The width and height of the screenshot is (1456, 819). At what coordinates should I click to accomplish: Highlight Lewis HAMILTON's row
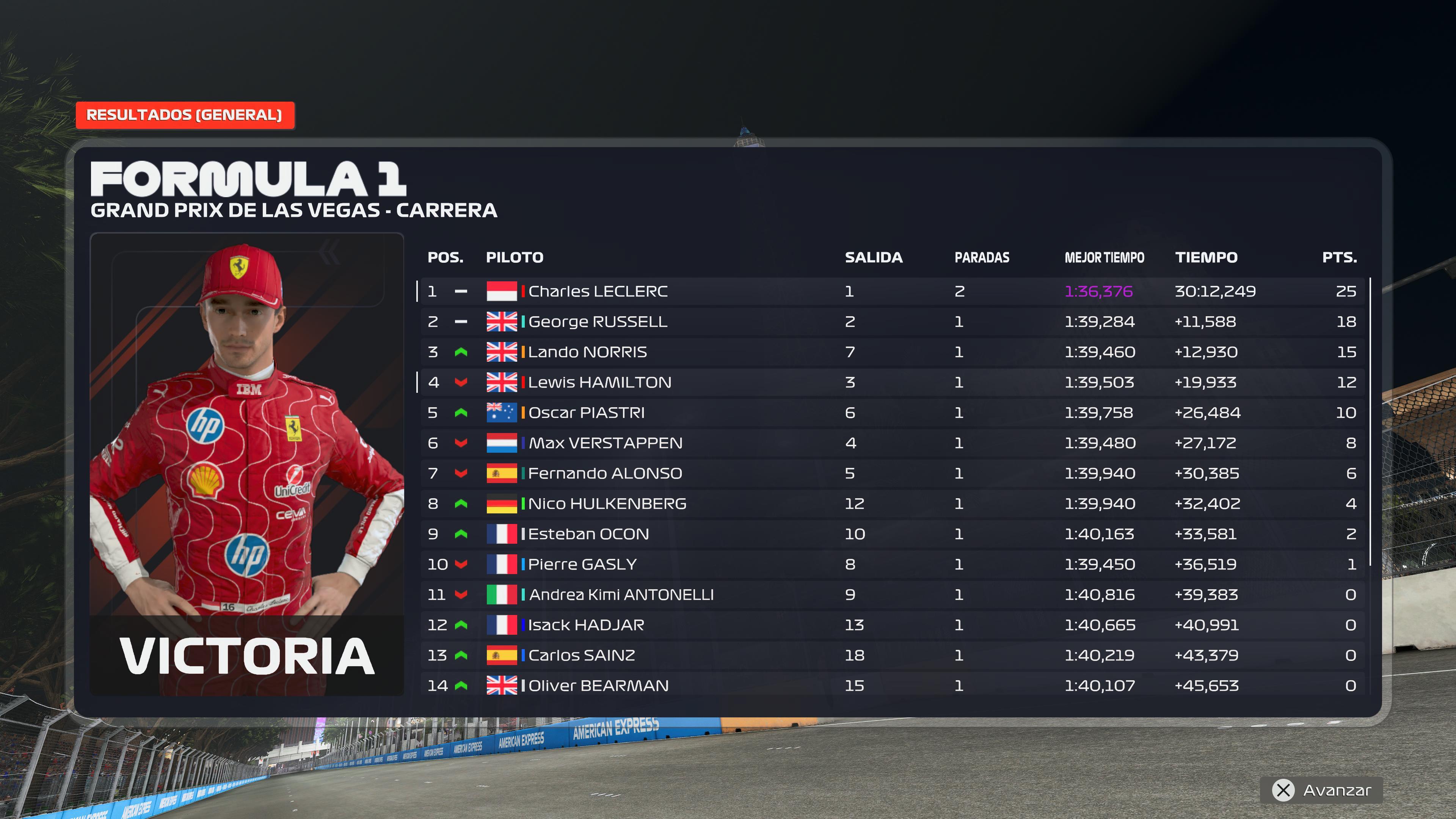600,383
